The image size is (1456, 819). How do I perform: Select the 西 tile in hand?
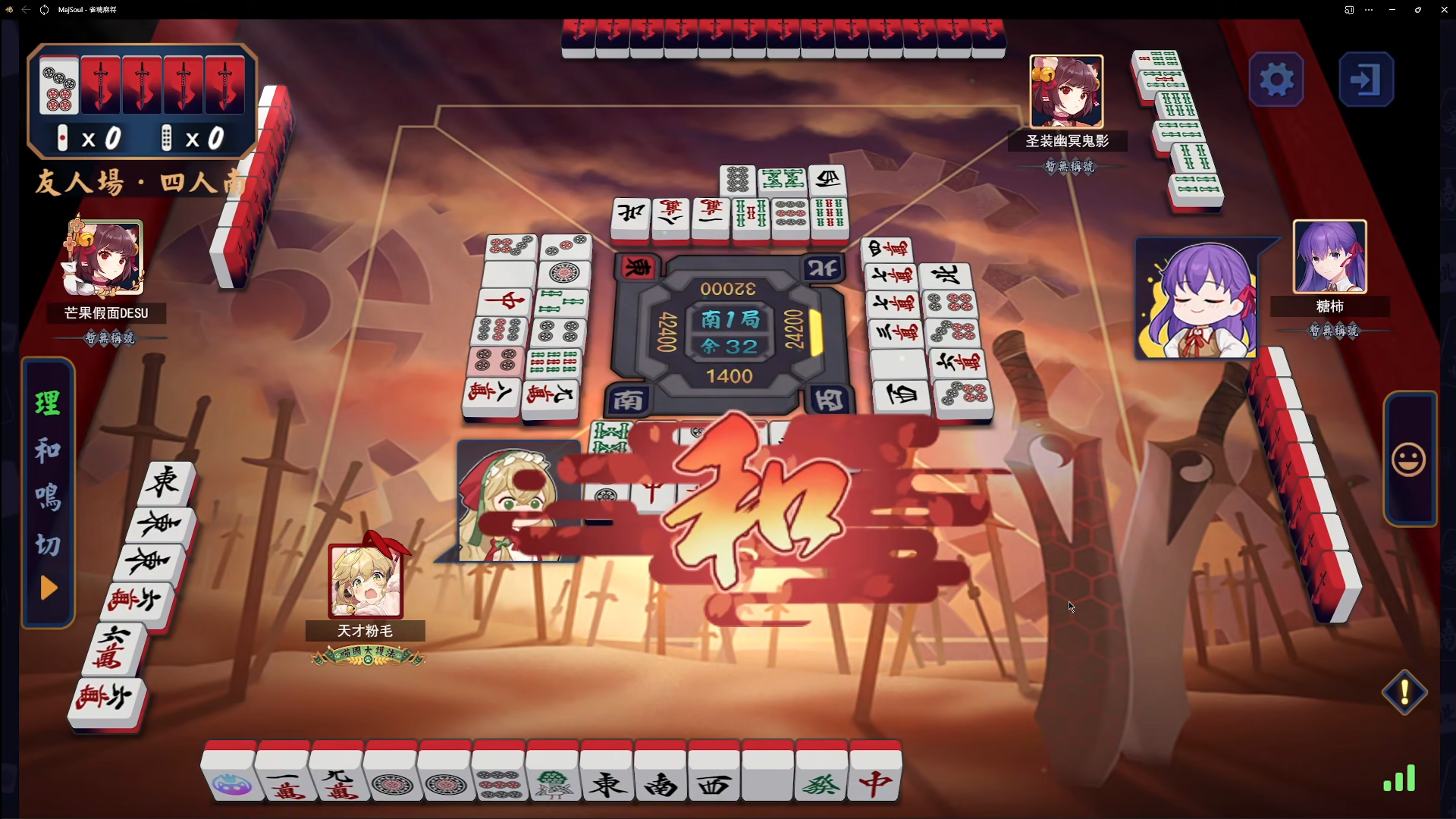pos(714,777)
